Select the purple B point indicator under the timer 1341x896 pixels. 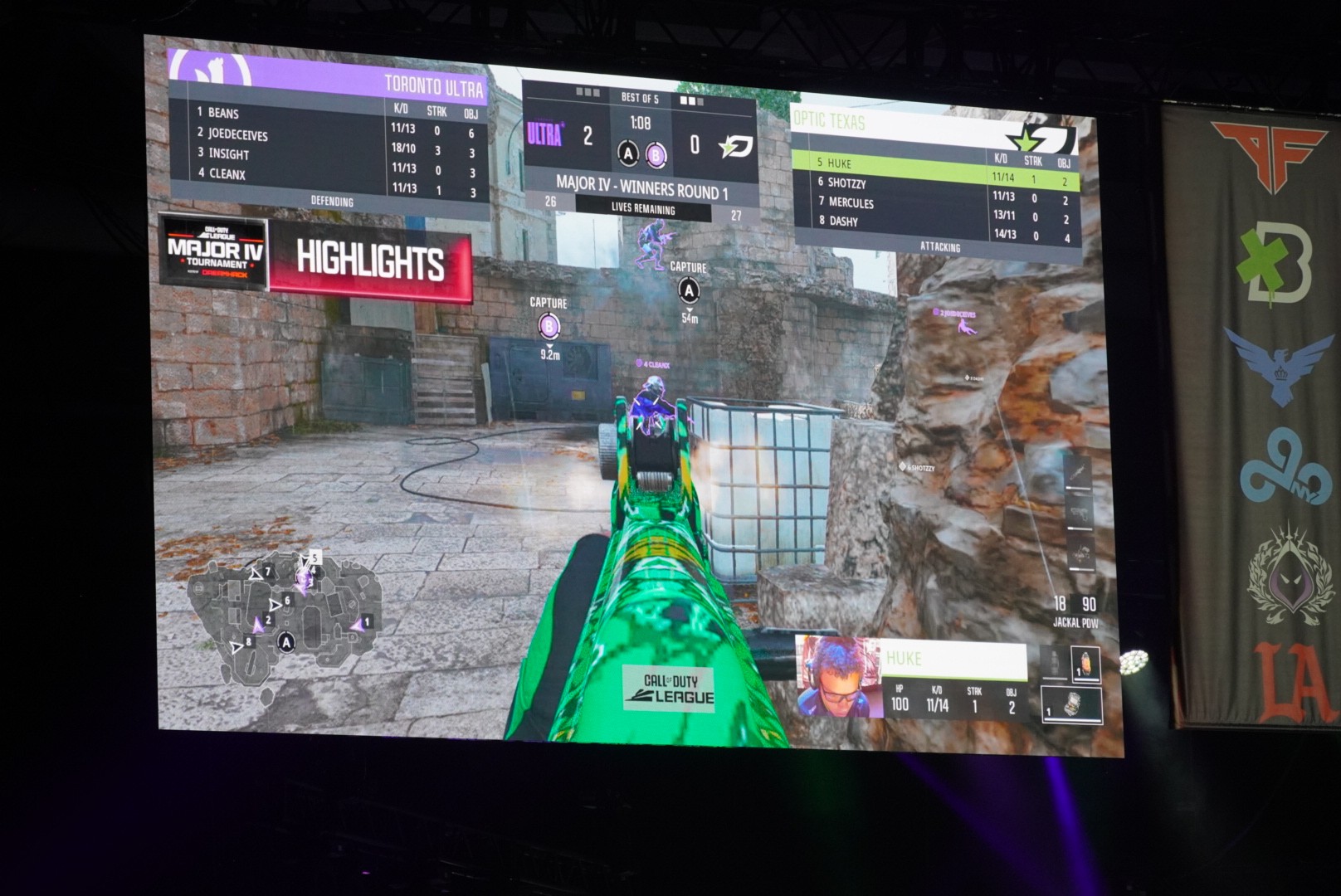pyautogui.click(x=656, y=154)
